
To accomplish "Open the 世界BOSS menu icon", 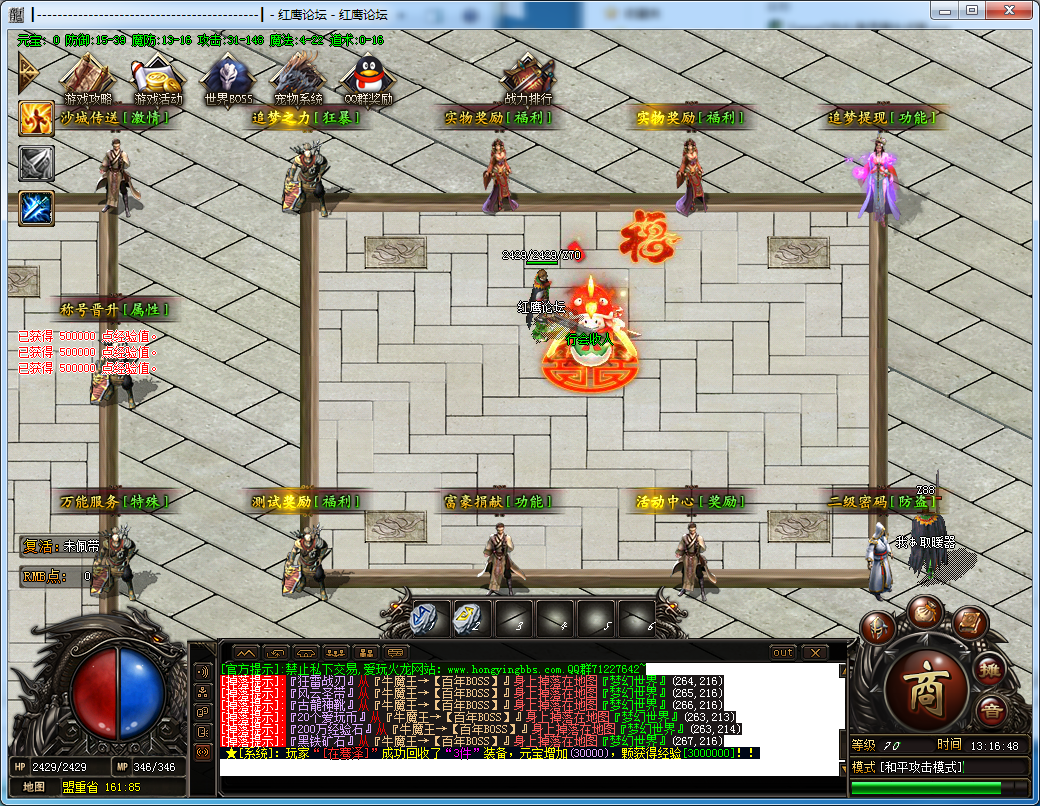I will click(227, 76).
